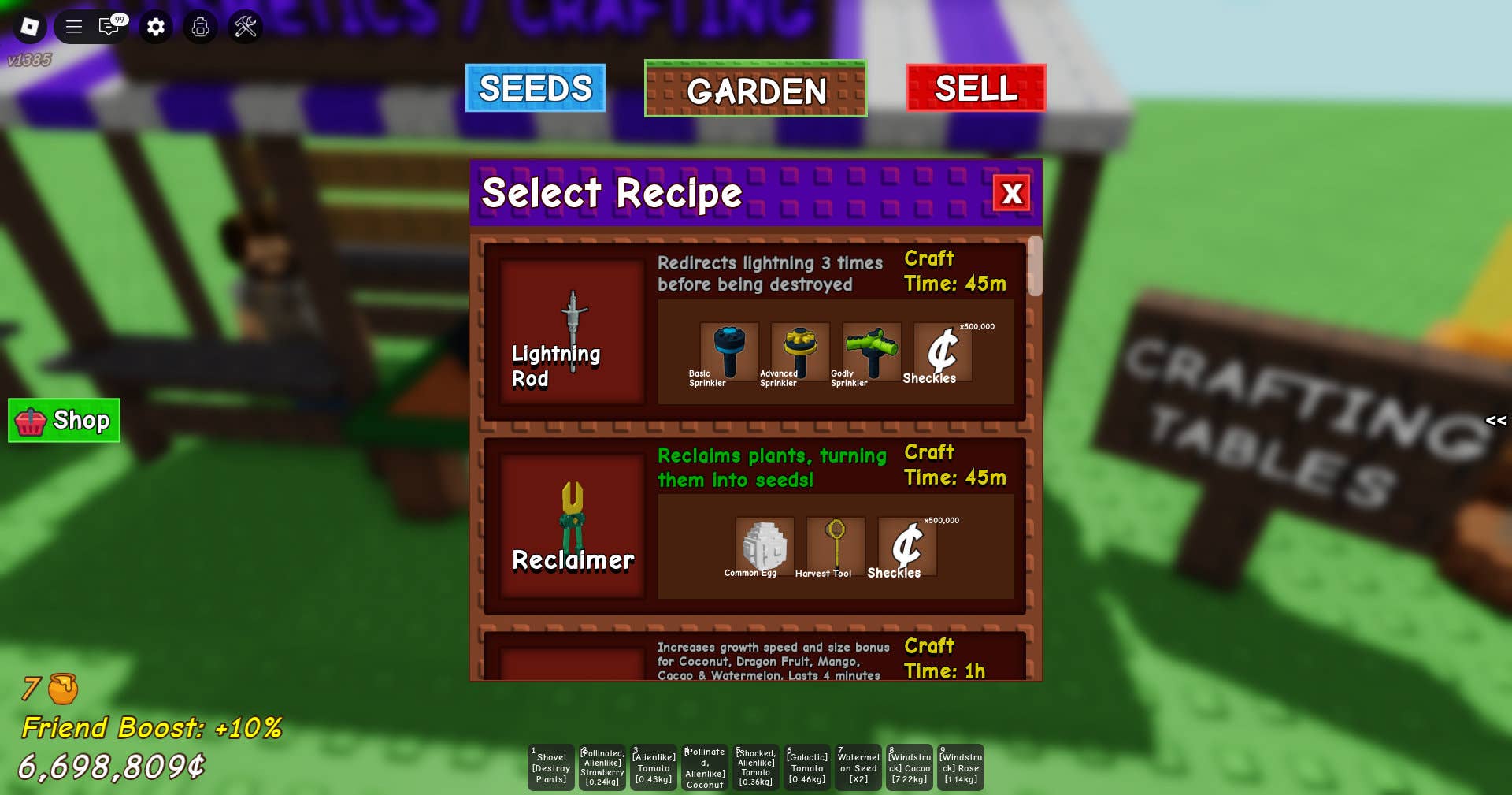Equip the Watermelon Seed X2 slot
Screen dimensions: 1512x795
pyautogui.click(x=858, y=767)
